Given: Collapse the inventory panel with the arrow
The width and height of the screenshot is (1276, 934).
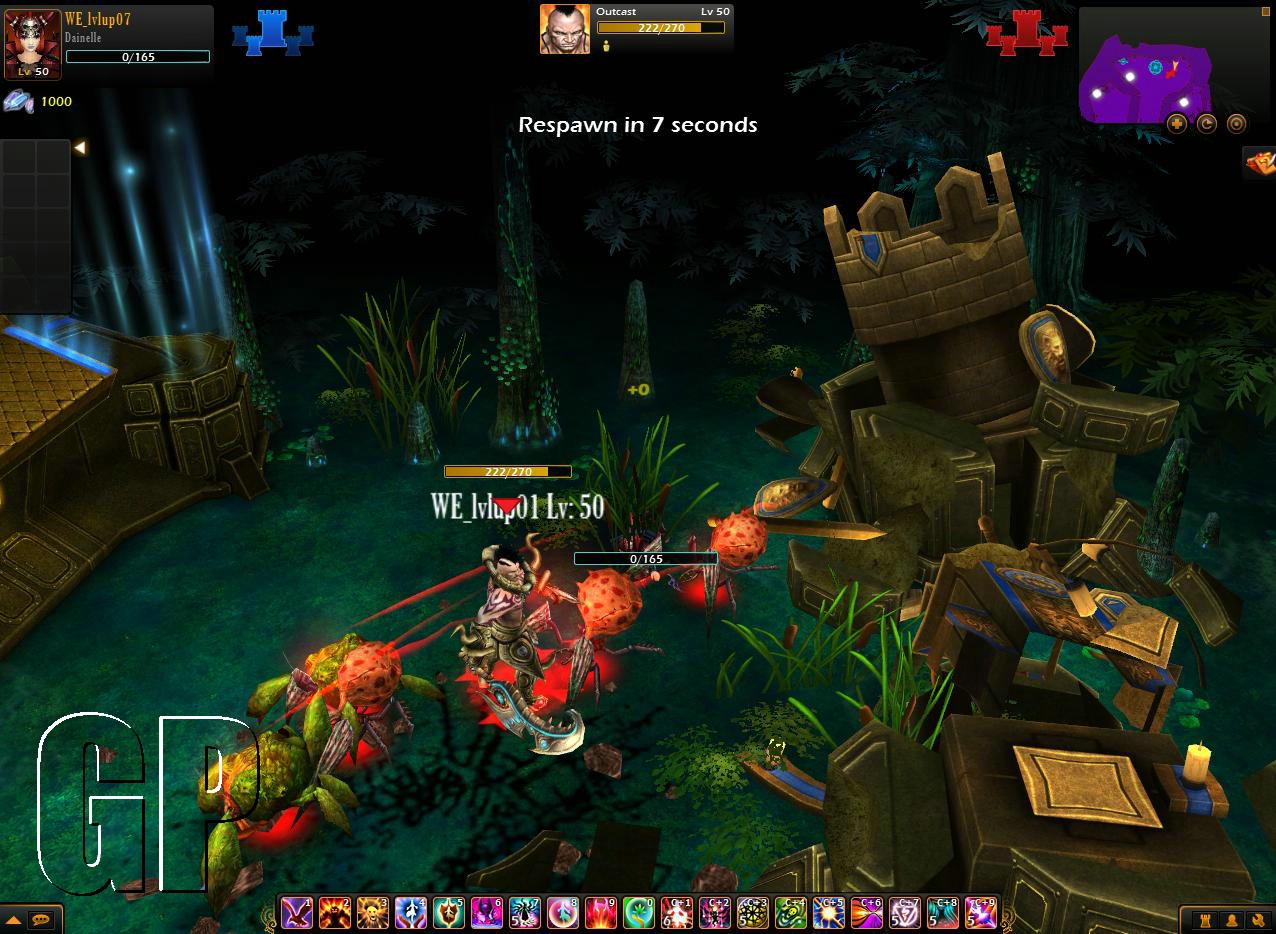Looking at the screenshot, I should [80, 148].
